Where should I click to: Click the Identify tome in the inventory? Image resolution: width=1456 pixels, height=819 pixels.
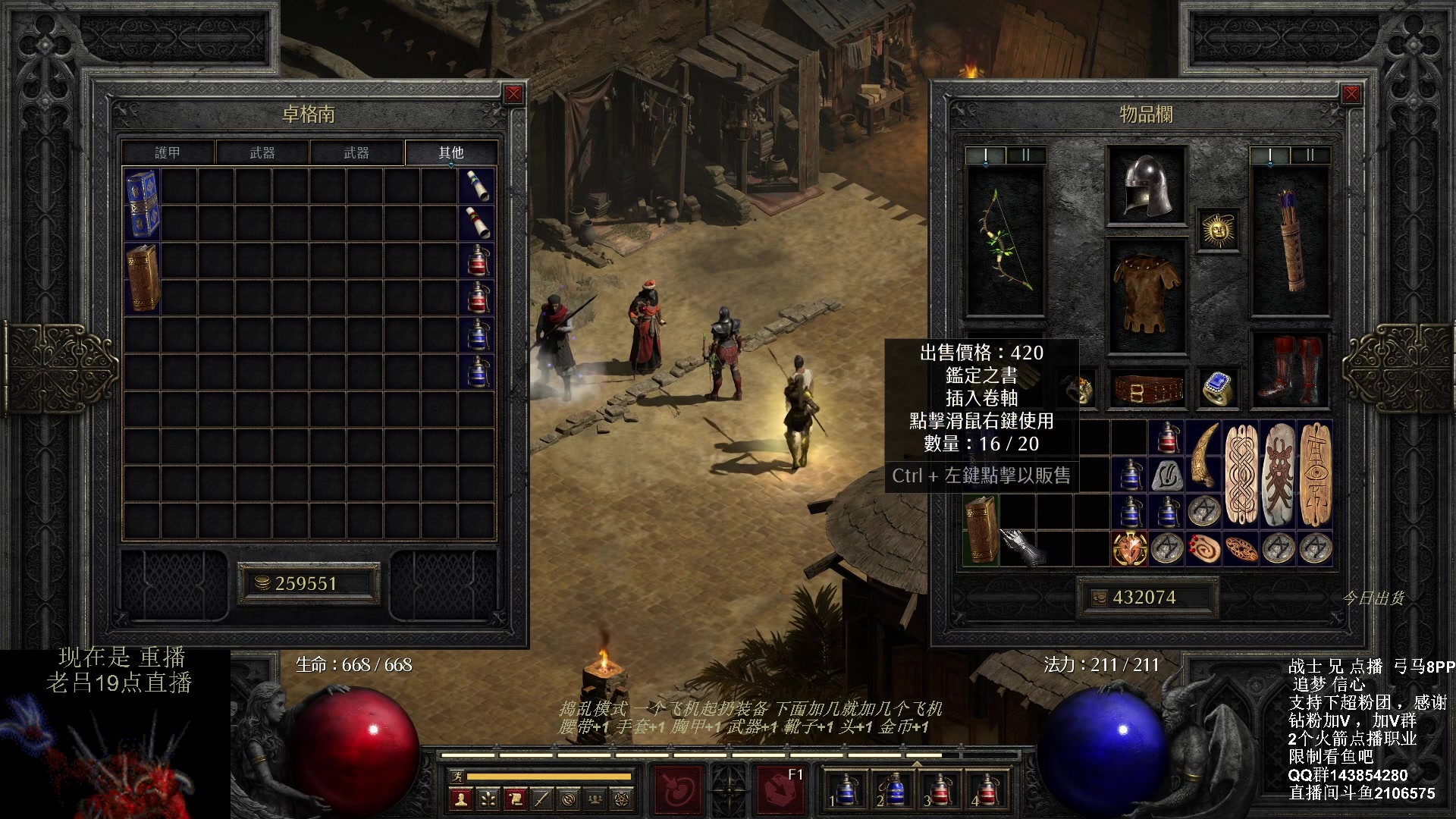click(x=981, y=529)
